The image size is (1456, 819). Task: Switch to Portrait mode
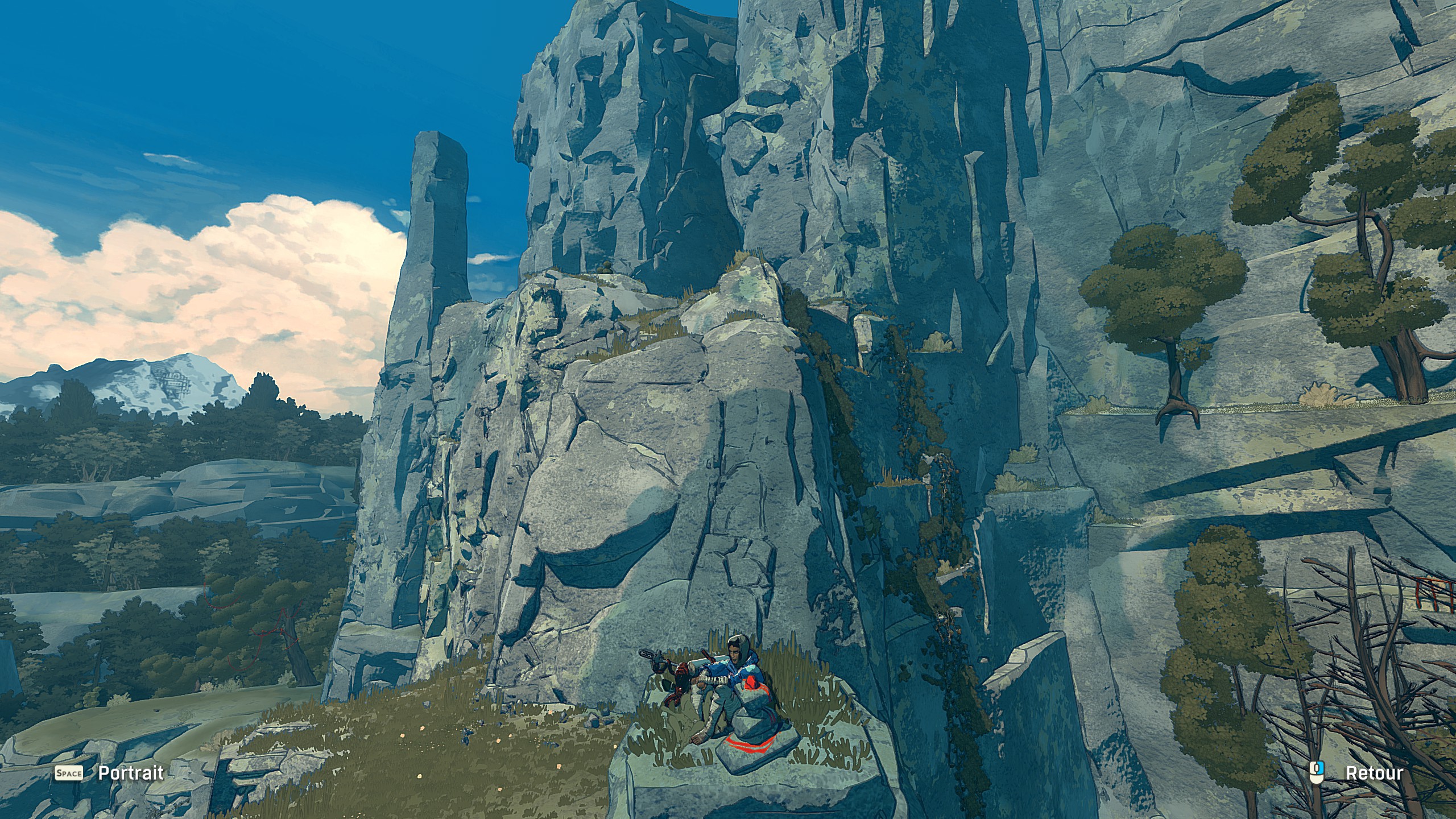point(130,773)
